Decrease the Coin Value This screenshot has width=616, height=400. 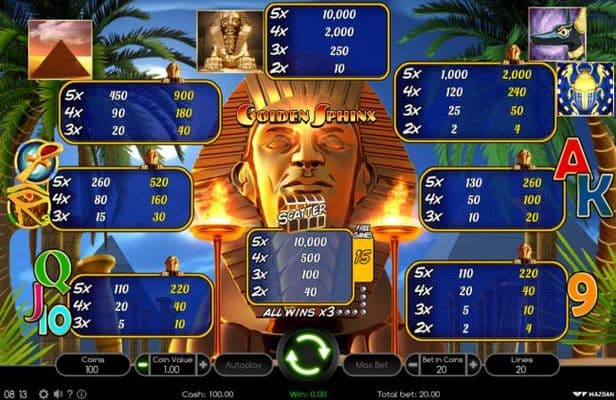pyautogui.click(x=142, y=365)
